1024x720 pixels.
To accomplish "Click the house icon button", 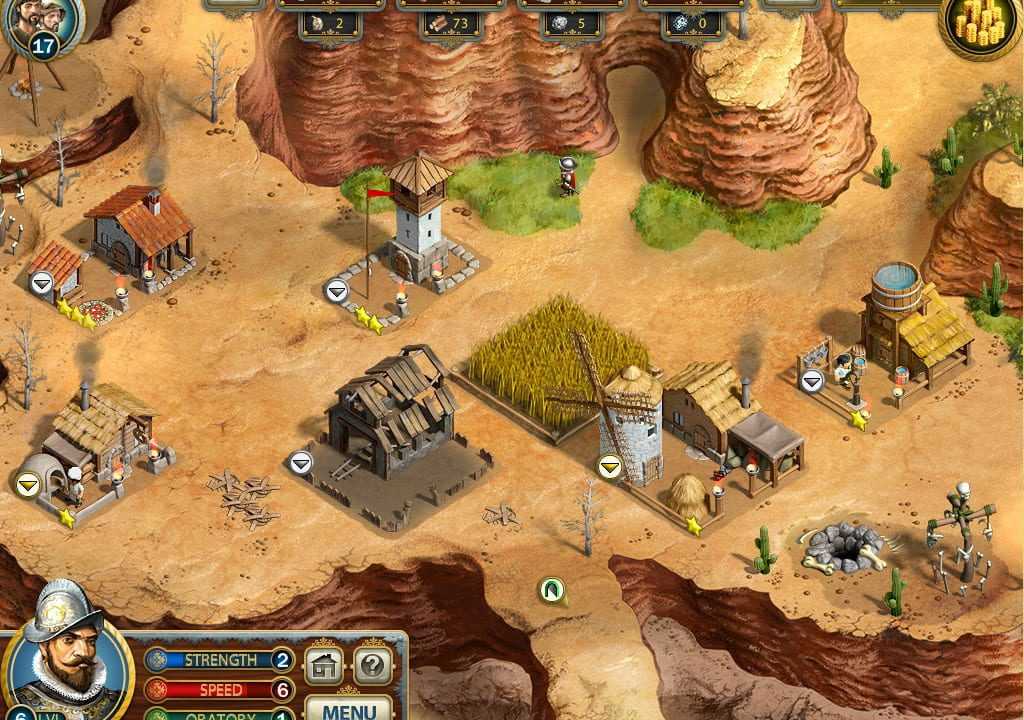I will pos(323,665).
